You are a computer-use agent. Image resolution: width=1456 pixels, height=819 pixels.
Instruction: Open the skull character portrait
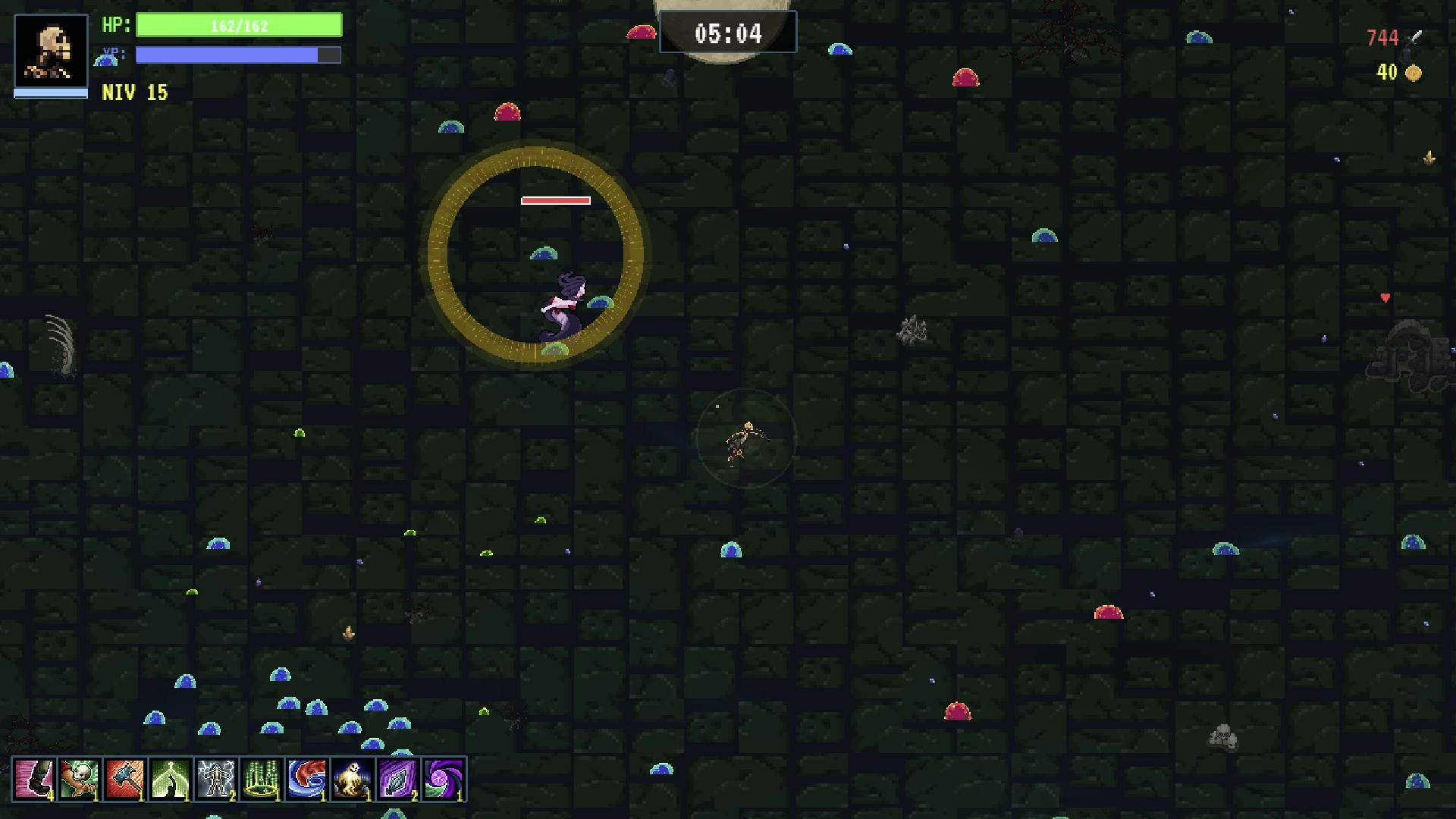(51, 52)
